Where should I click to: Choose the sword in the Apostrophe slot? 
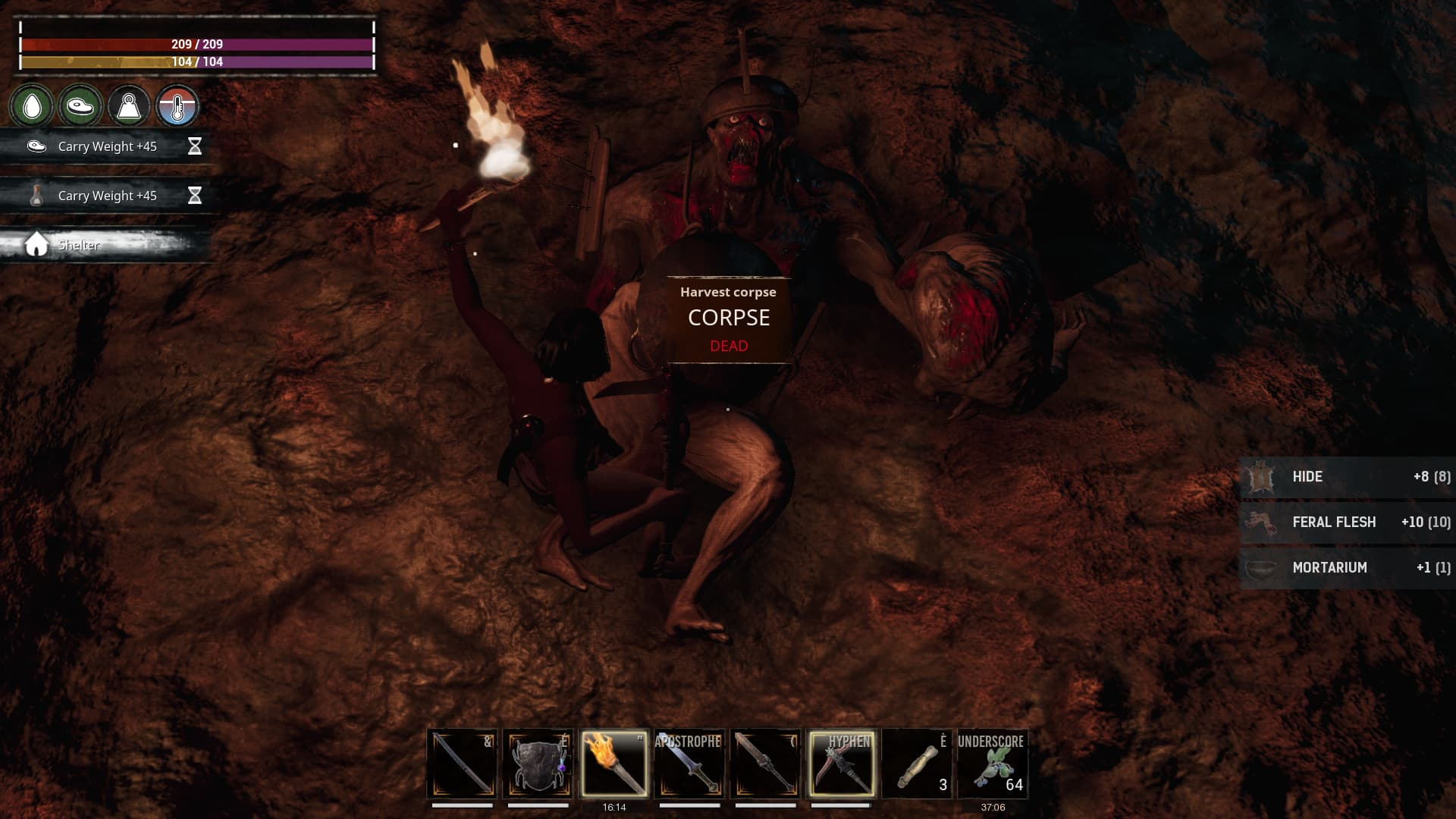click(x=689, y=764)
